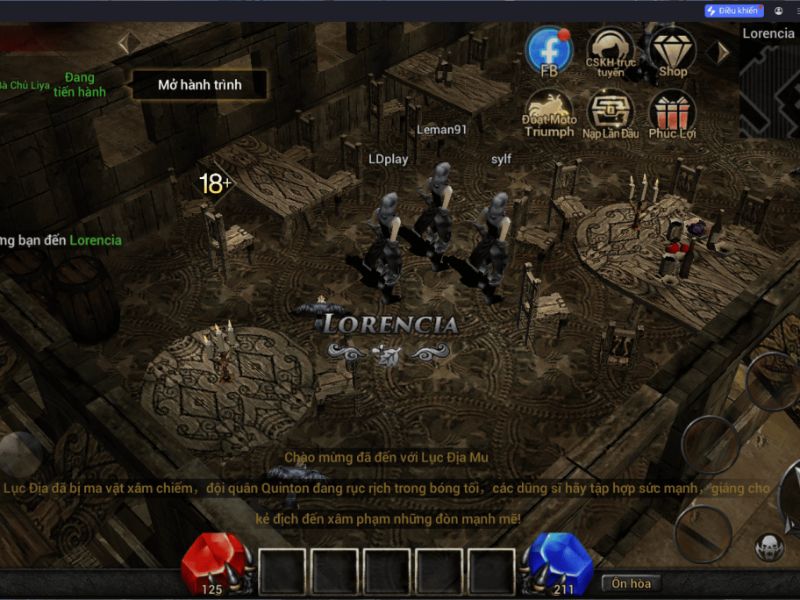Viewport: 800px width, 600px height.
Task: Click the Mở hành trình button
Action: point(199,85)
